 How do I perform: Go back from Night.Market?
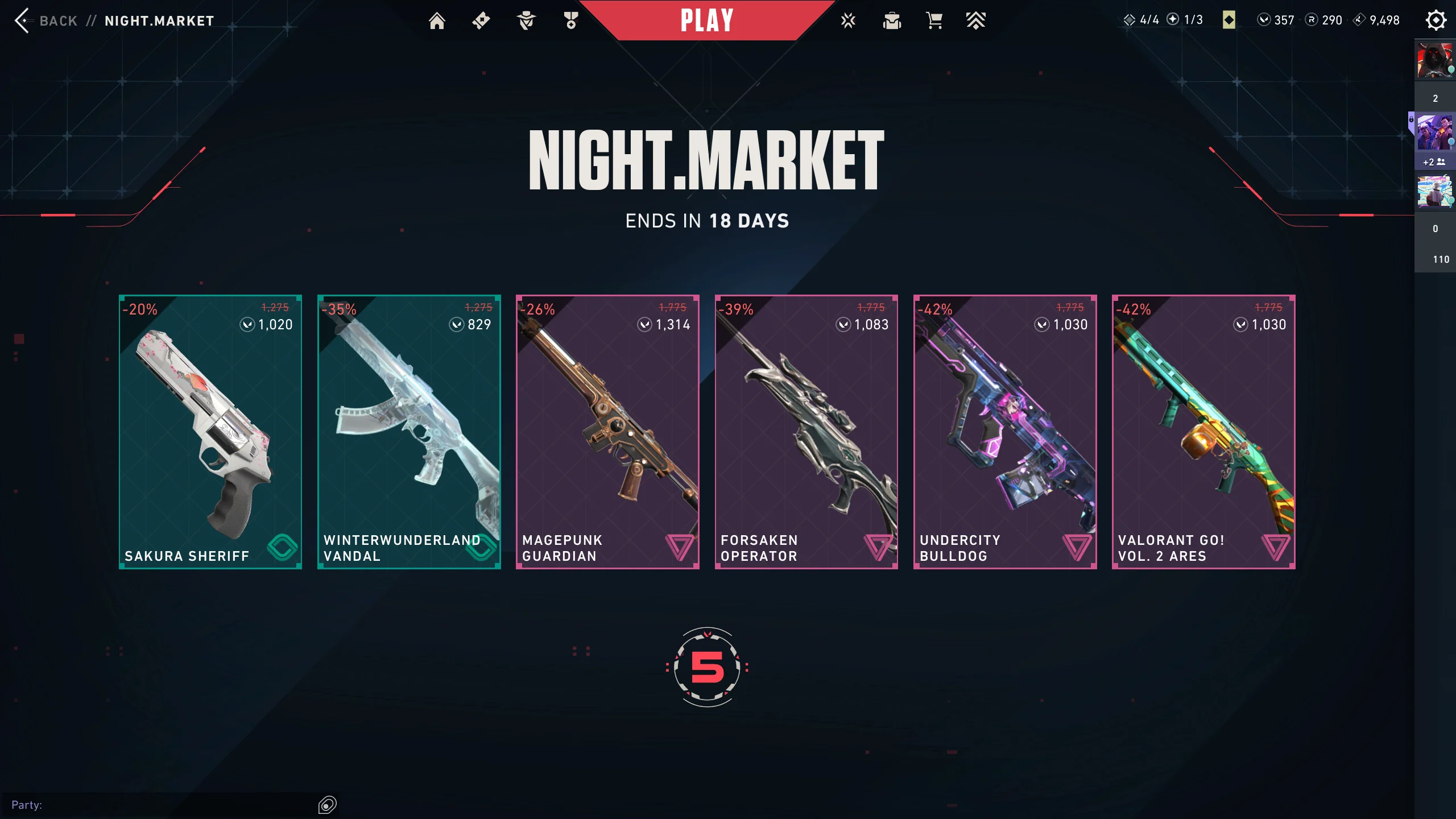click(x=45, y=21)
